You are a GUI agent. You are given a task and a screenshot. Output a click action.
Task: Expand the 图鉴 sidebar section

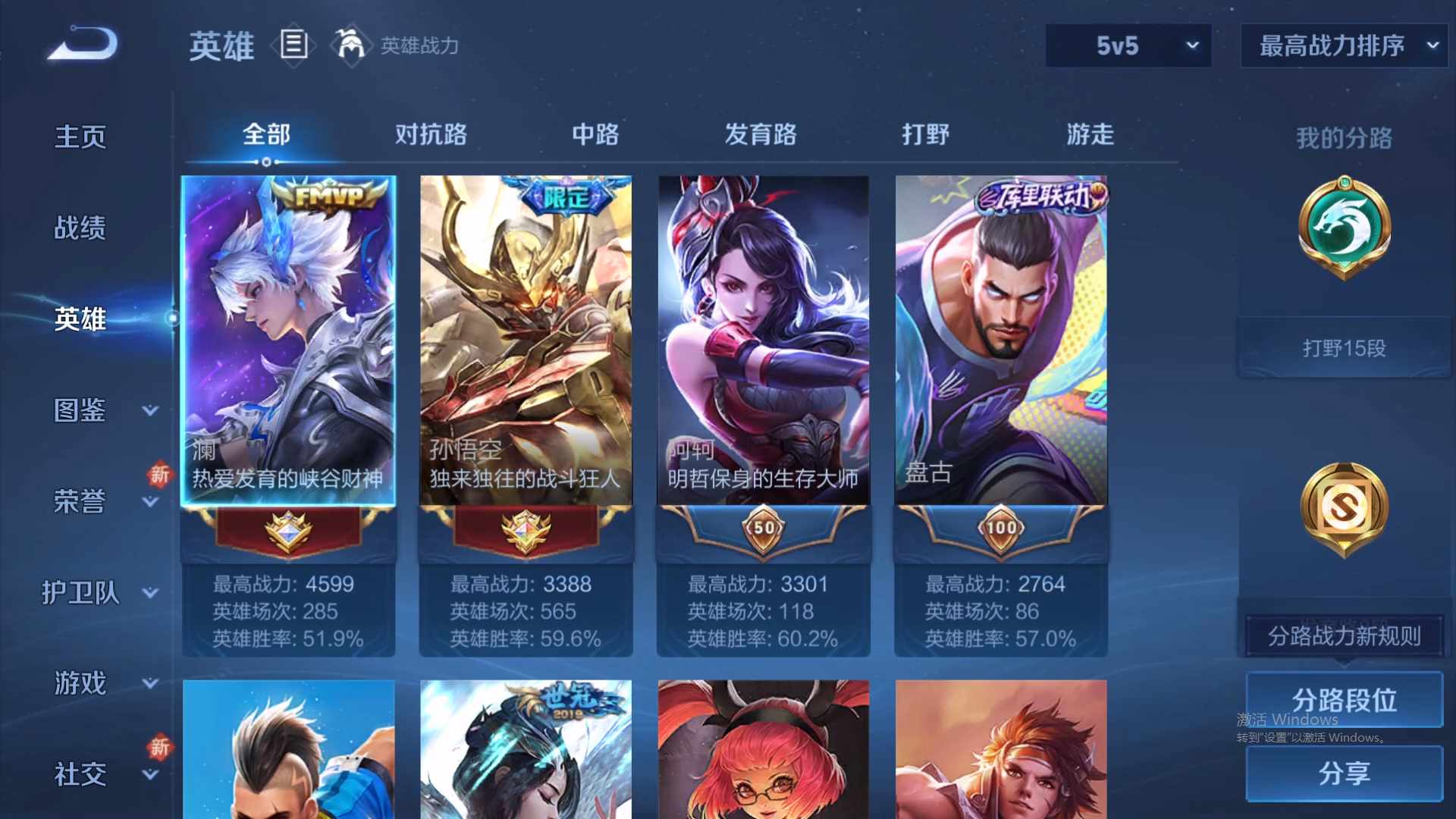(81, 409)
